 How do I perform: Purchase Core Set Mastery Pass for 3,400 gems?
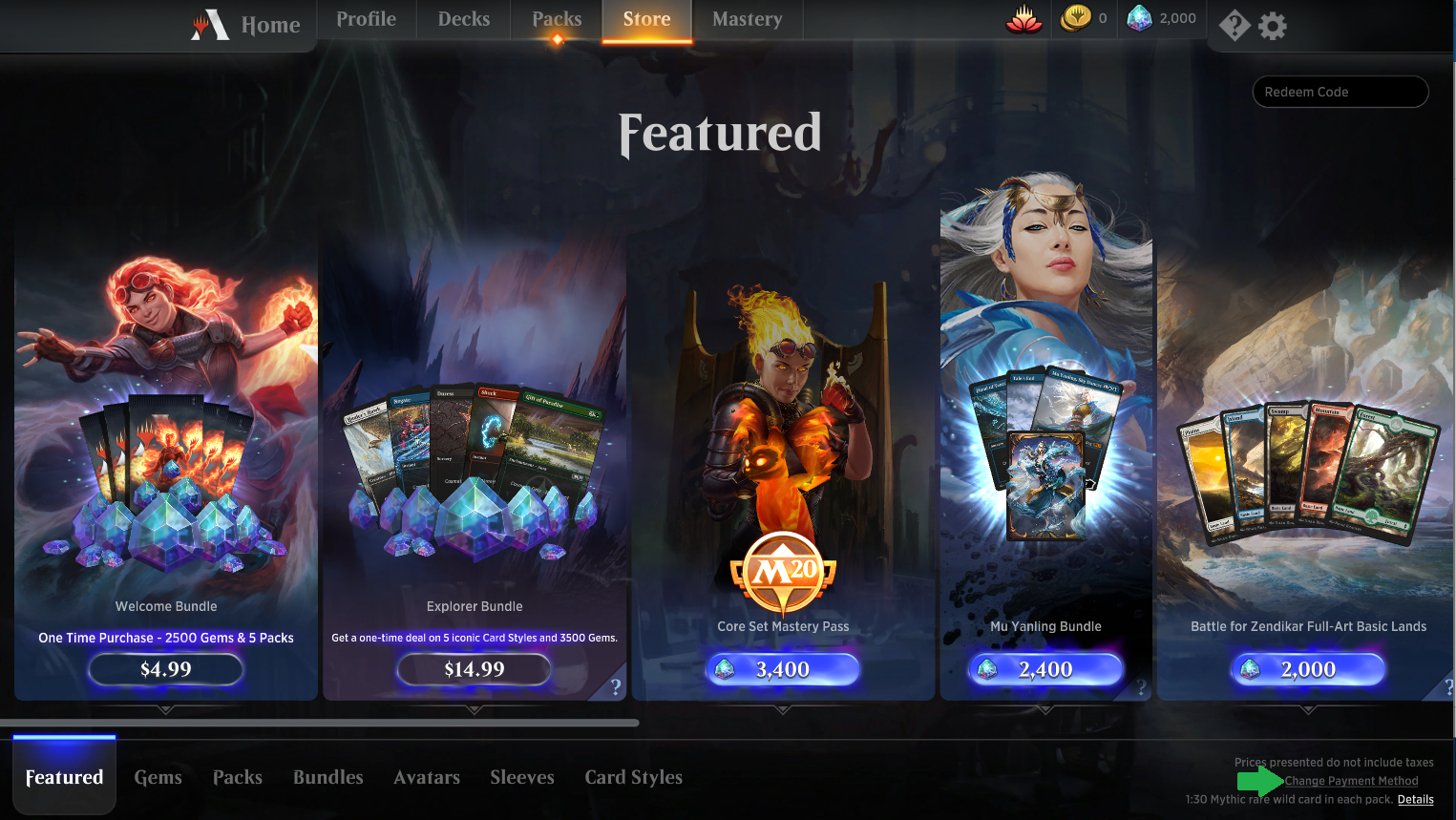click(x=783, y=669)
